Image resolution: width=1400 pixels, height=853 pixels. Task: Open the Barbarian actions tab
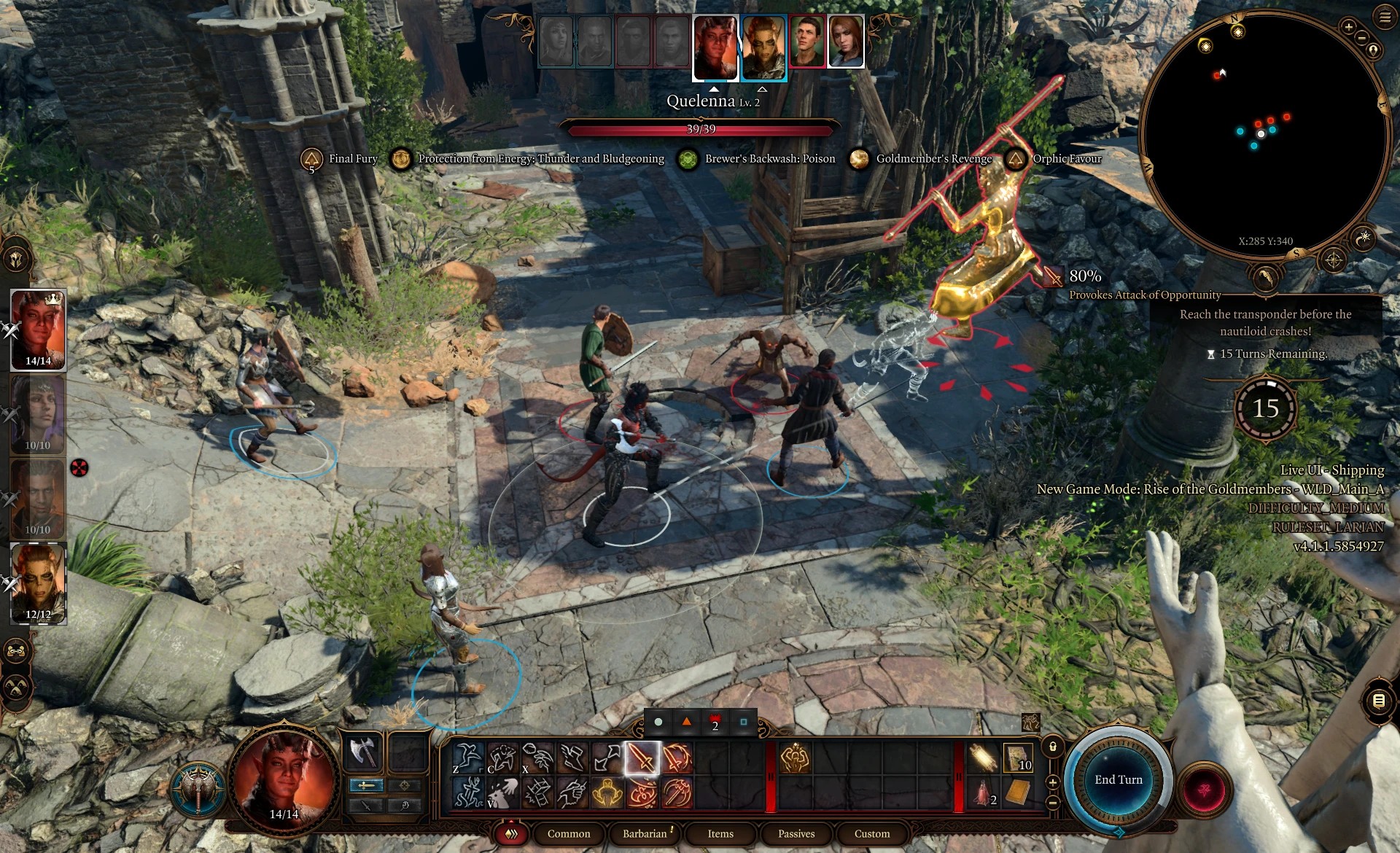(645, 833)
